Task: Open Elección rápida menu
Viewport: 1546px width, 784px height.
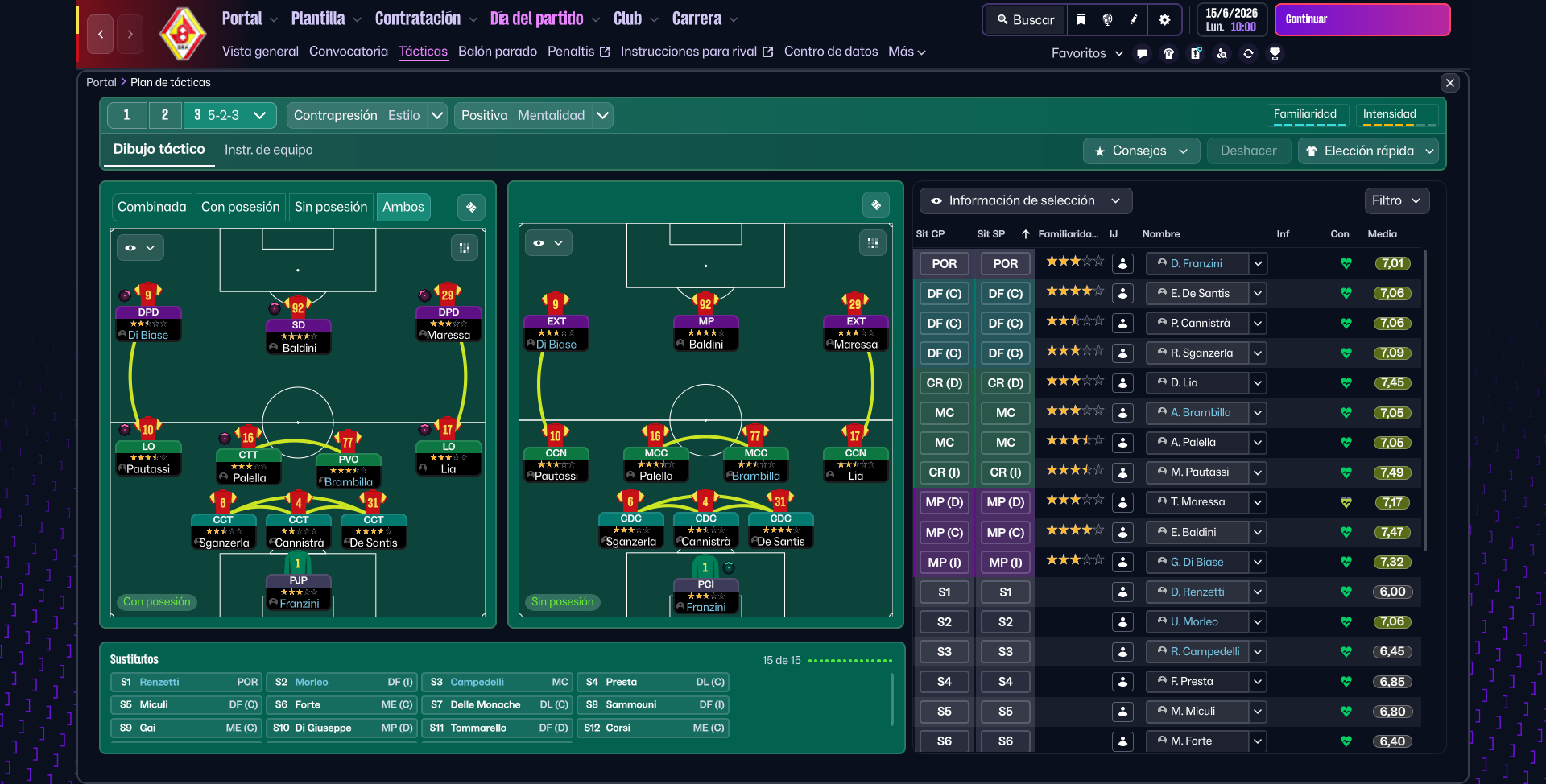Action: (1369, 151)
